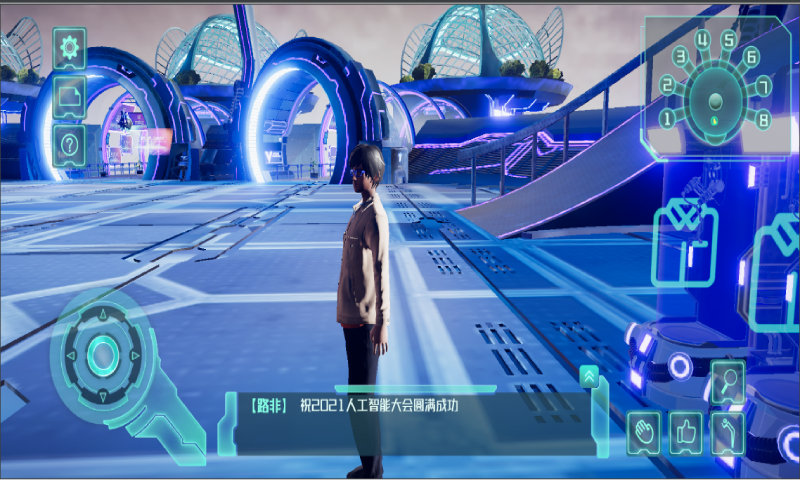Viewport: 800px width, 480px height.
Task: Select node 8 on the radial map
Action: 763,120
